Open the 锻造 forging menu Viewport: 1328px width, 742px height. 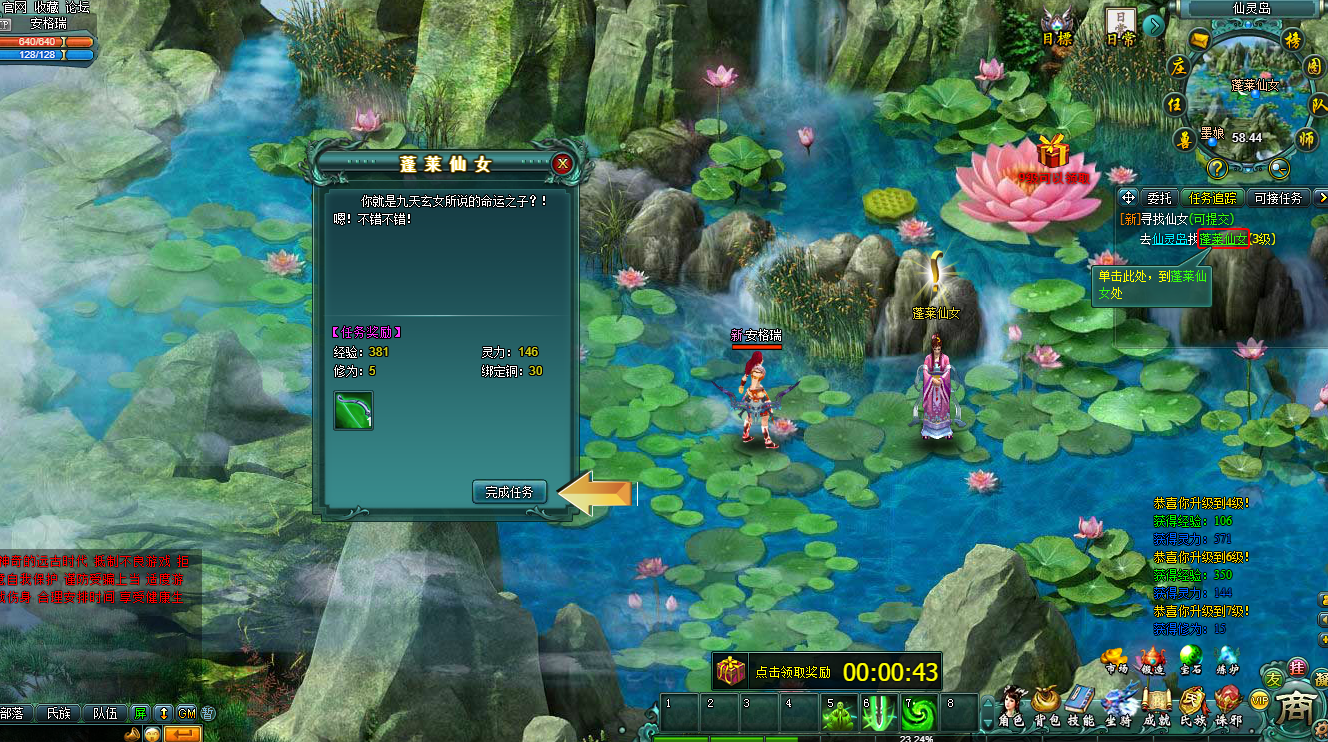(x=1151, y=662)
